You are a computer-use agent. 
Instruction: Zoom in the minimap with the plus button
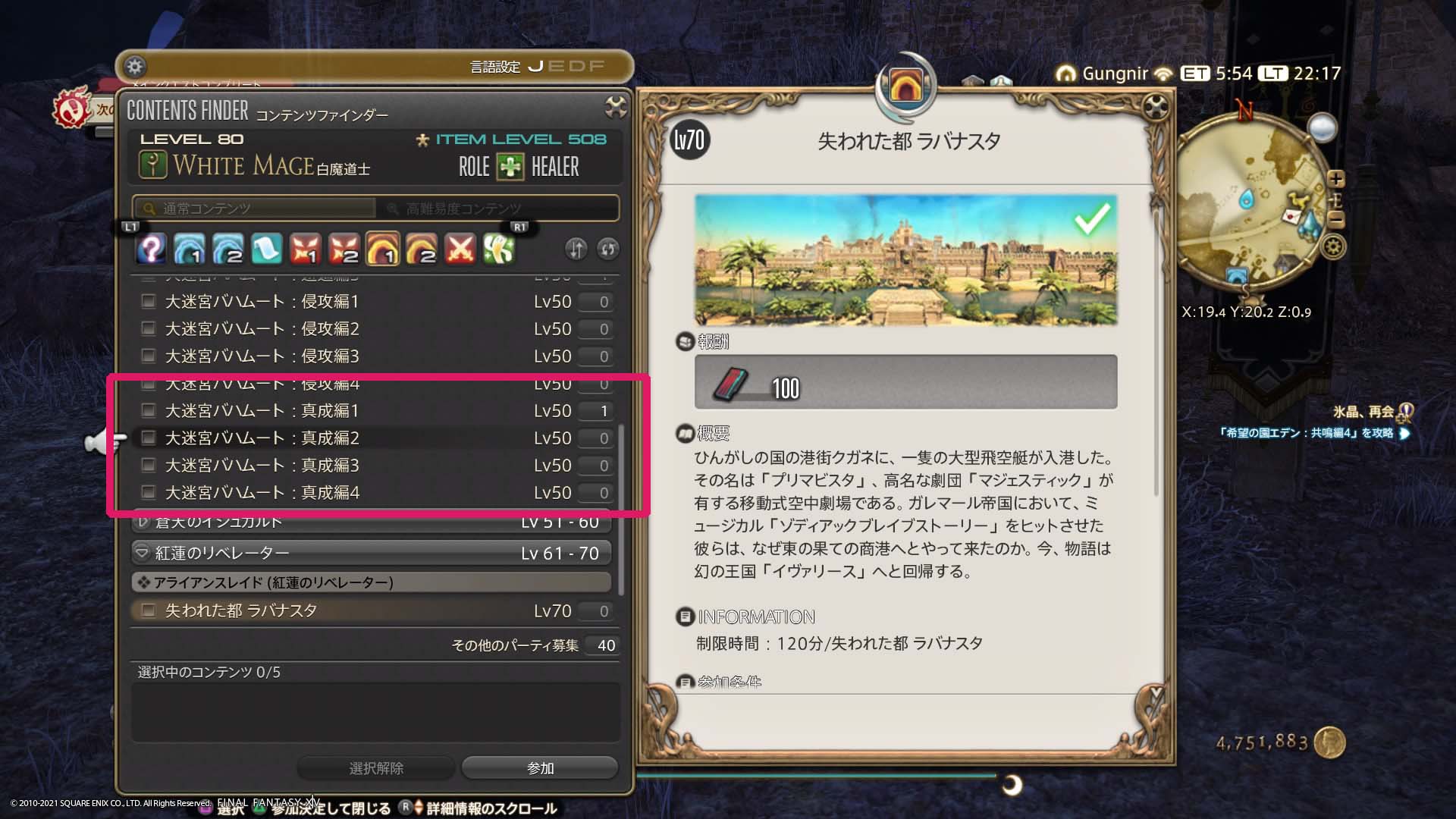(1336, 179)
